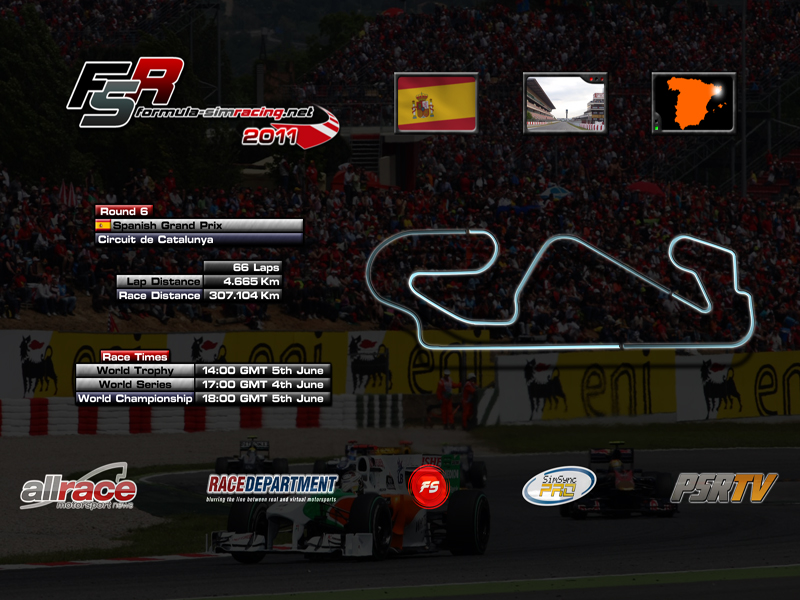Click the red circular FS logo
Viewport: 800px width, 600px height.
[428, 487]
